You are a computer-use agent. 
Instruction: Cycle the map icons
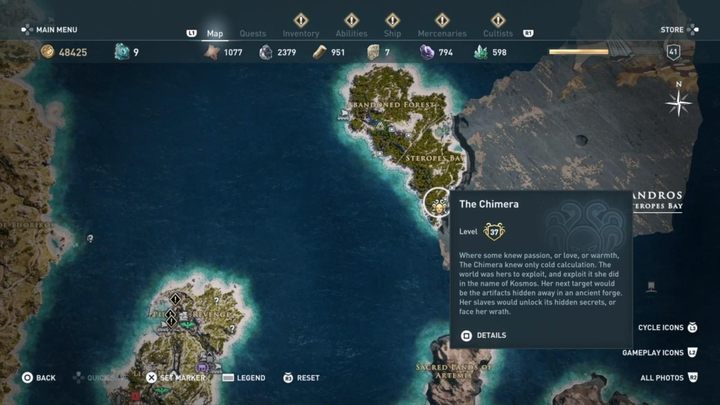click(666, 327)
